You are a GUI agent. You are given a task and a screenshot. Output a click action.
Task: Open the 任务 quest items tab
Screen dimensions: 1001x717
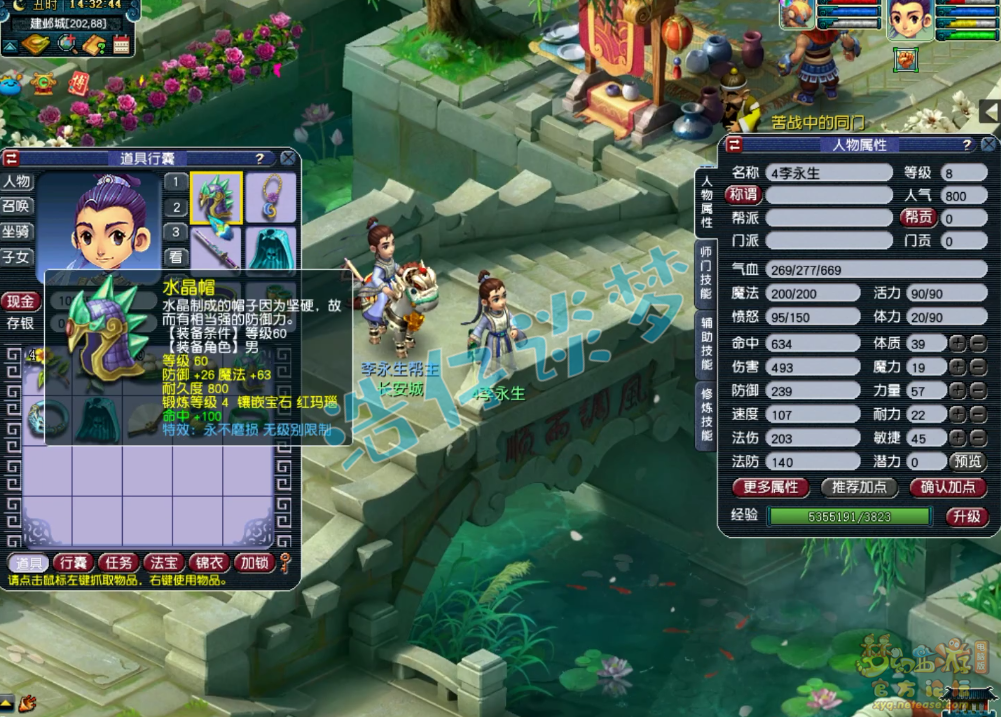[118, 562]
